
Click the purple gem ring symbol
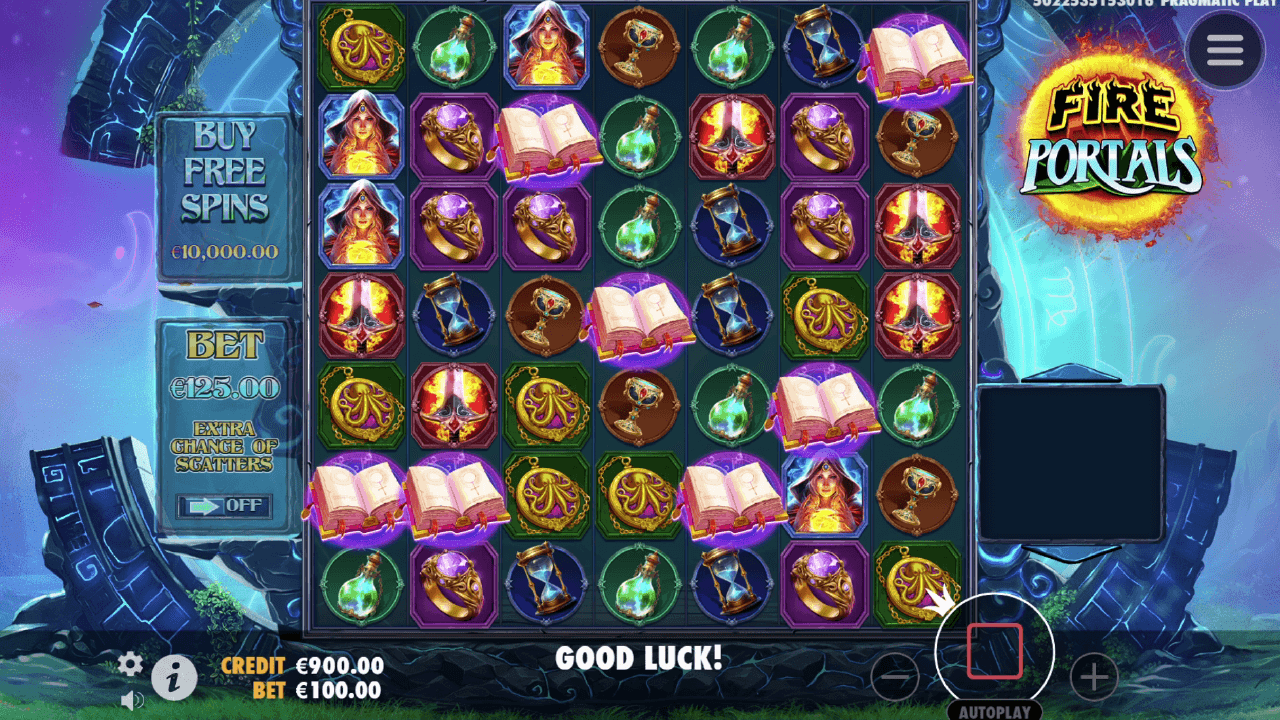(452, 135)
